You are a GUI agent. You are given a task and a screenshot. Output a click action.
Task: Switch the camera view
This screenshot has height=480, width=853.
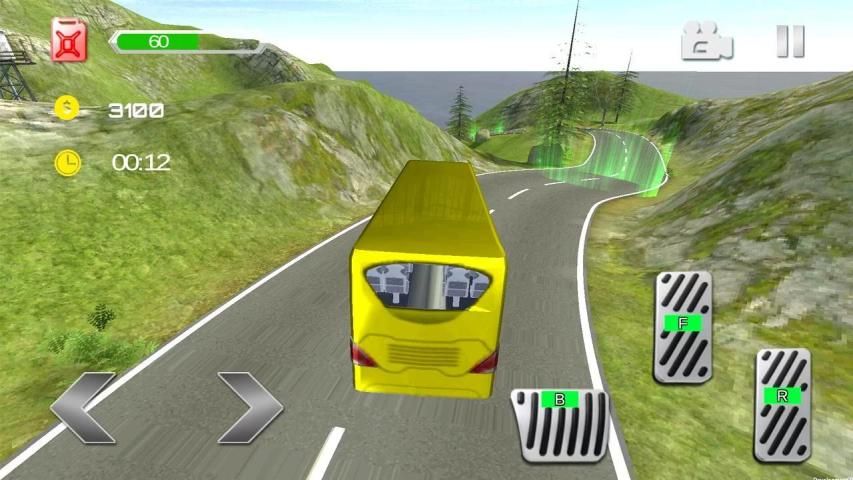point(706,41)
